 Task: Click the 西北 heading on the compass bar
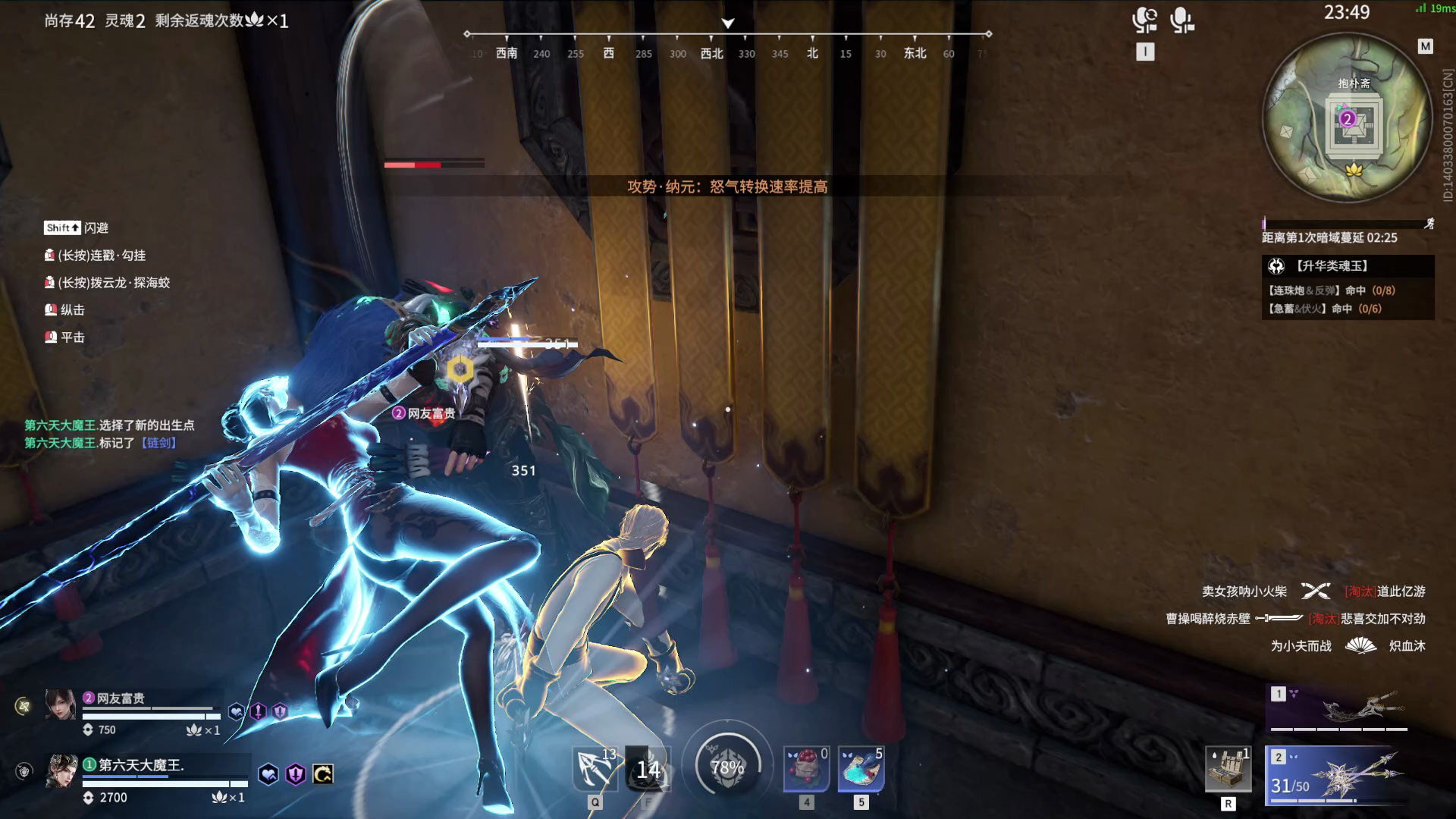pyautogui.click(x=711, y=53)
